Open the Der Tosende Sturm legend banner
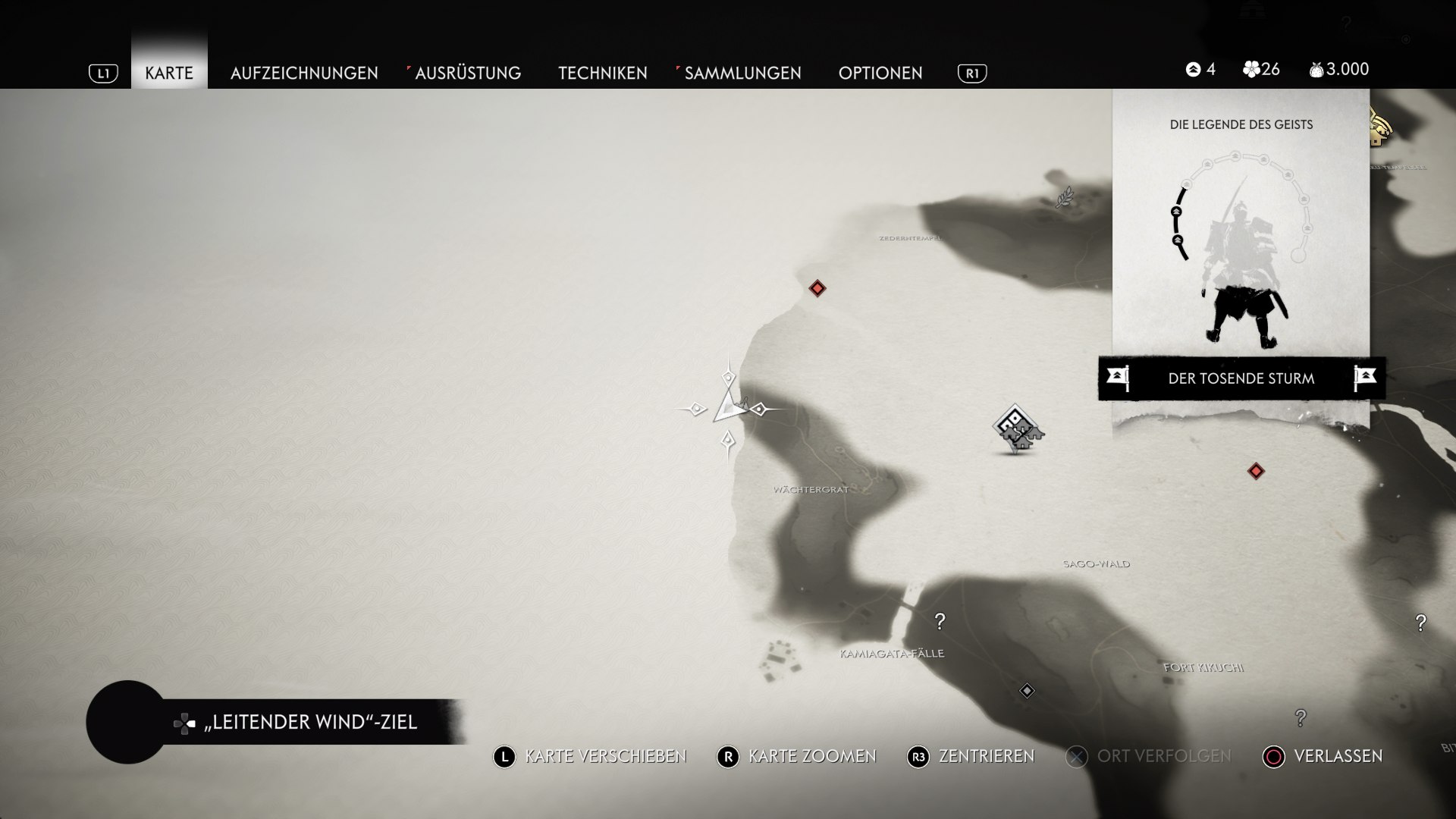Viewport: 1456px width, 819px height. point(1241,378)
